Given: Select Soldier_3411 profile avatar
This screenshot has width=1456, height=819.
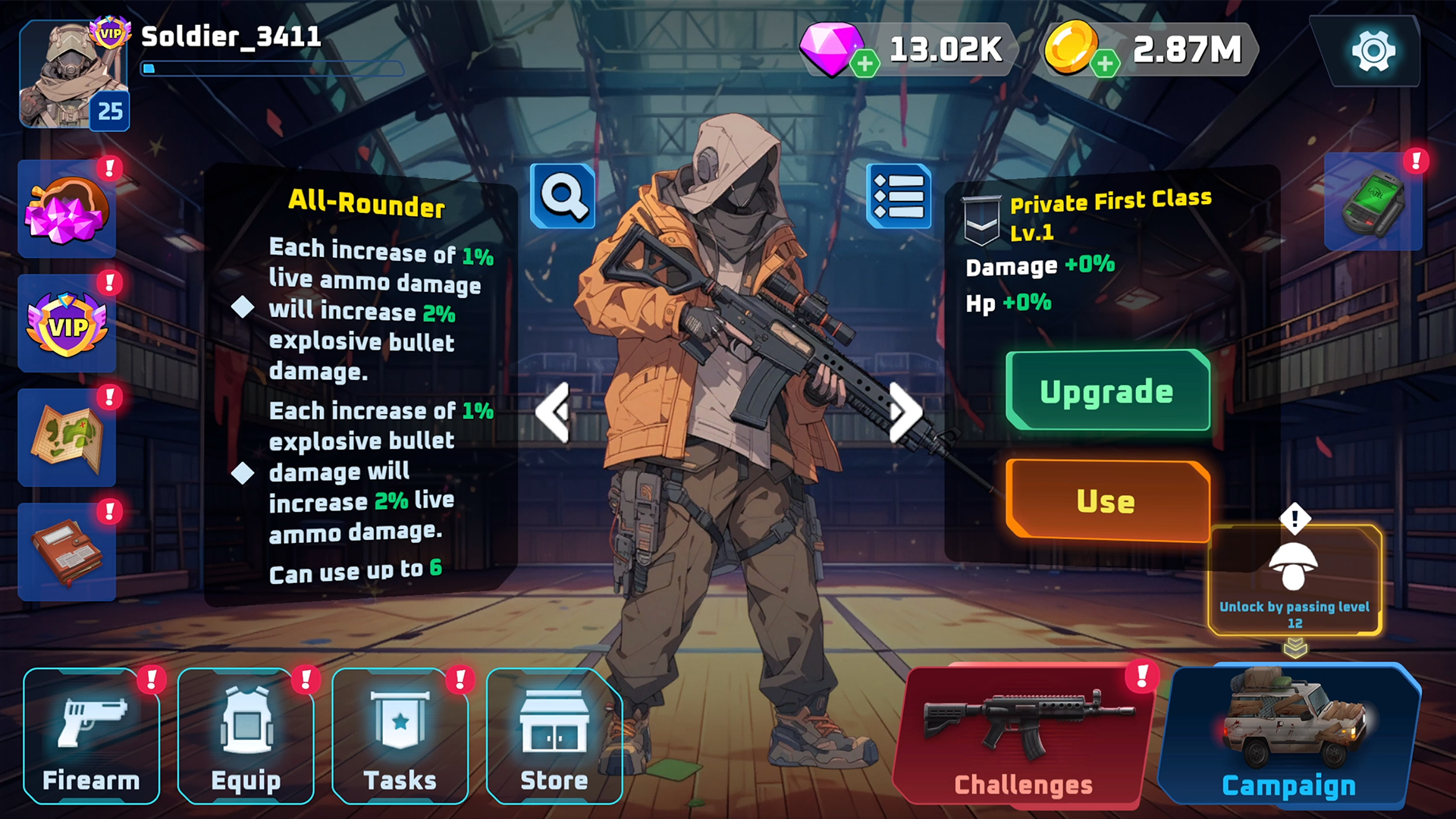Looking at the screenshot, I should point(74,74).
